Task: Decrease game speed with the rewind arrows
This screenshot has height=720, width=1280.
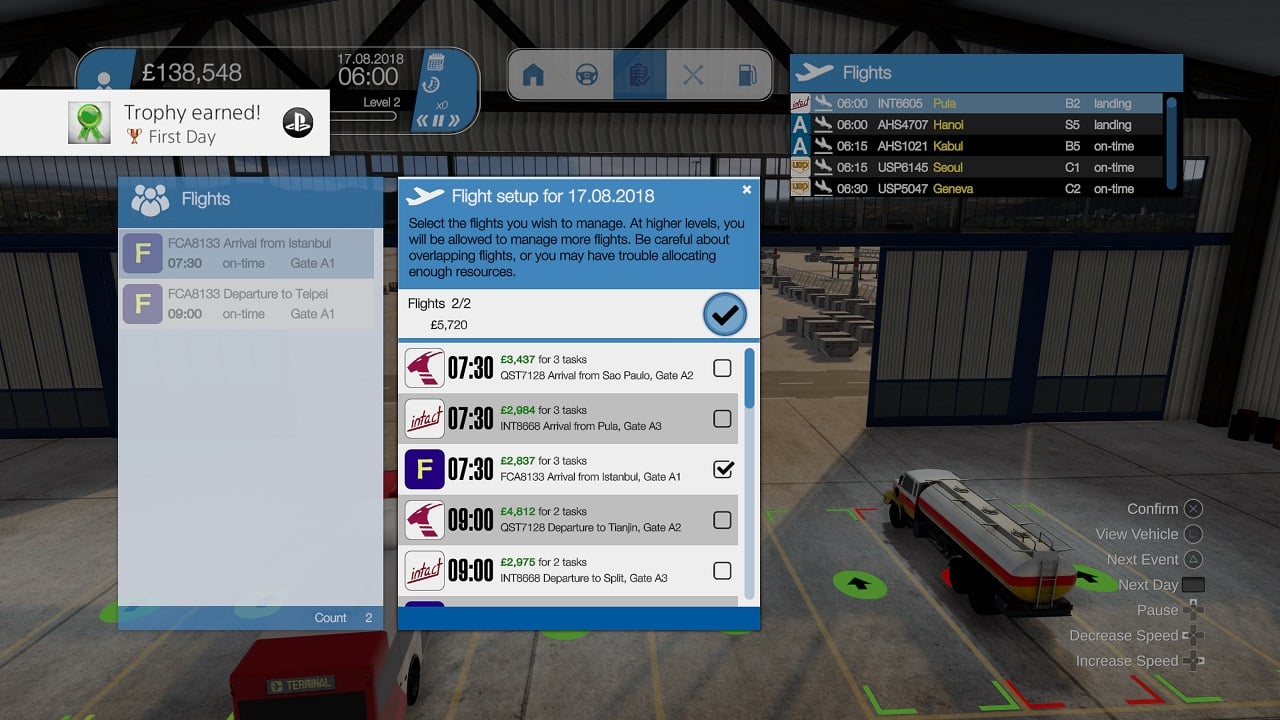Action: pyautogui.click(x=421, y=121)
